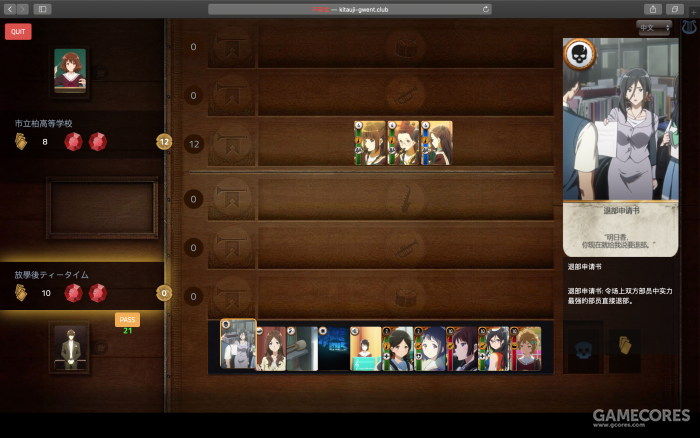Select the leftmost opponent card on the board
The image size is (700, 438).
pos(370,143)
